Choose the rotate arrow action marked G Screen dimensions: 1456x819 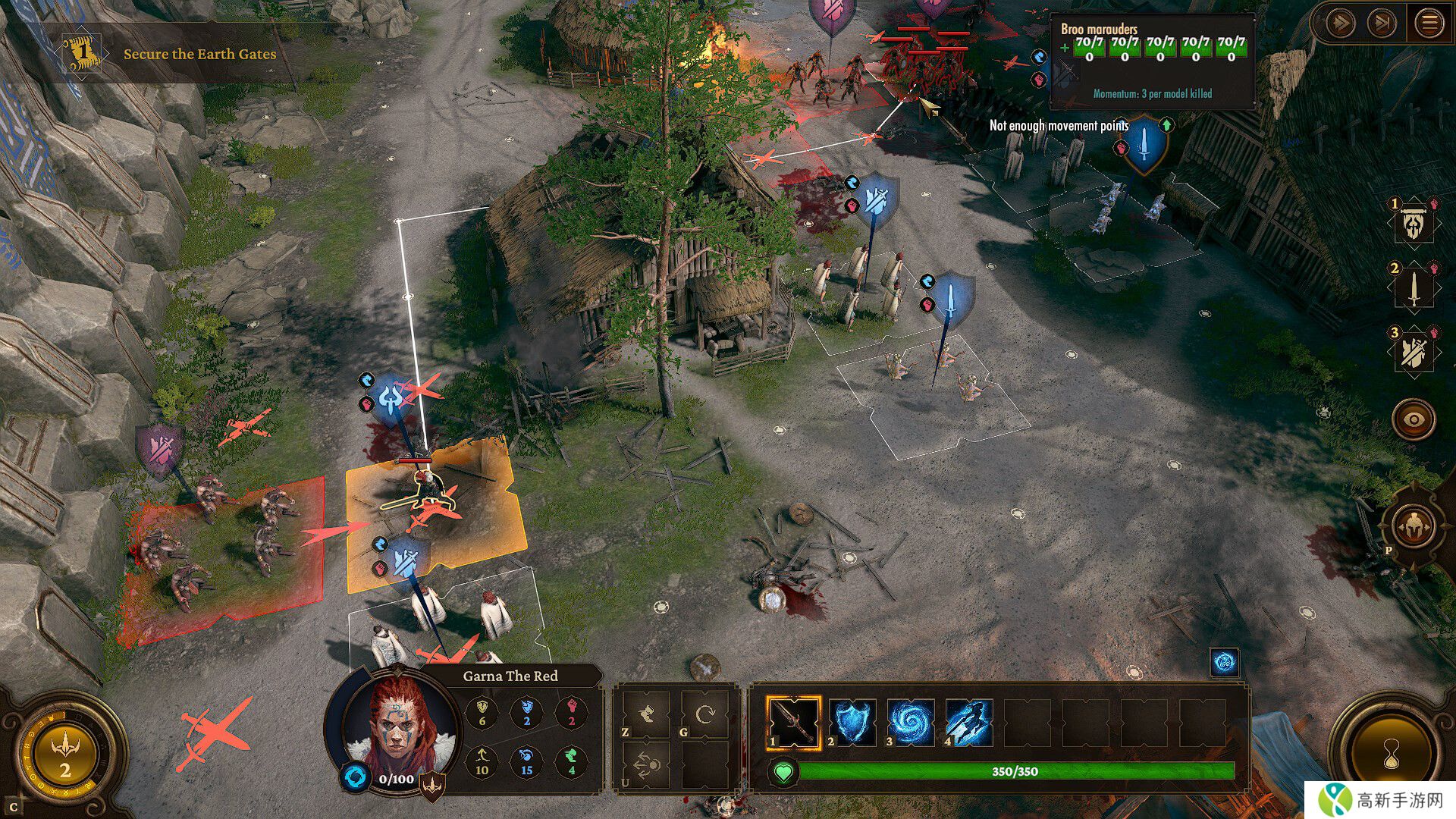coord(705,714)
